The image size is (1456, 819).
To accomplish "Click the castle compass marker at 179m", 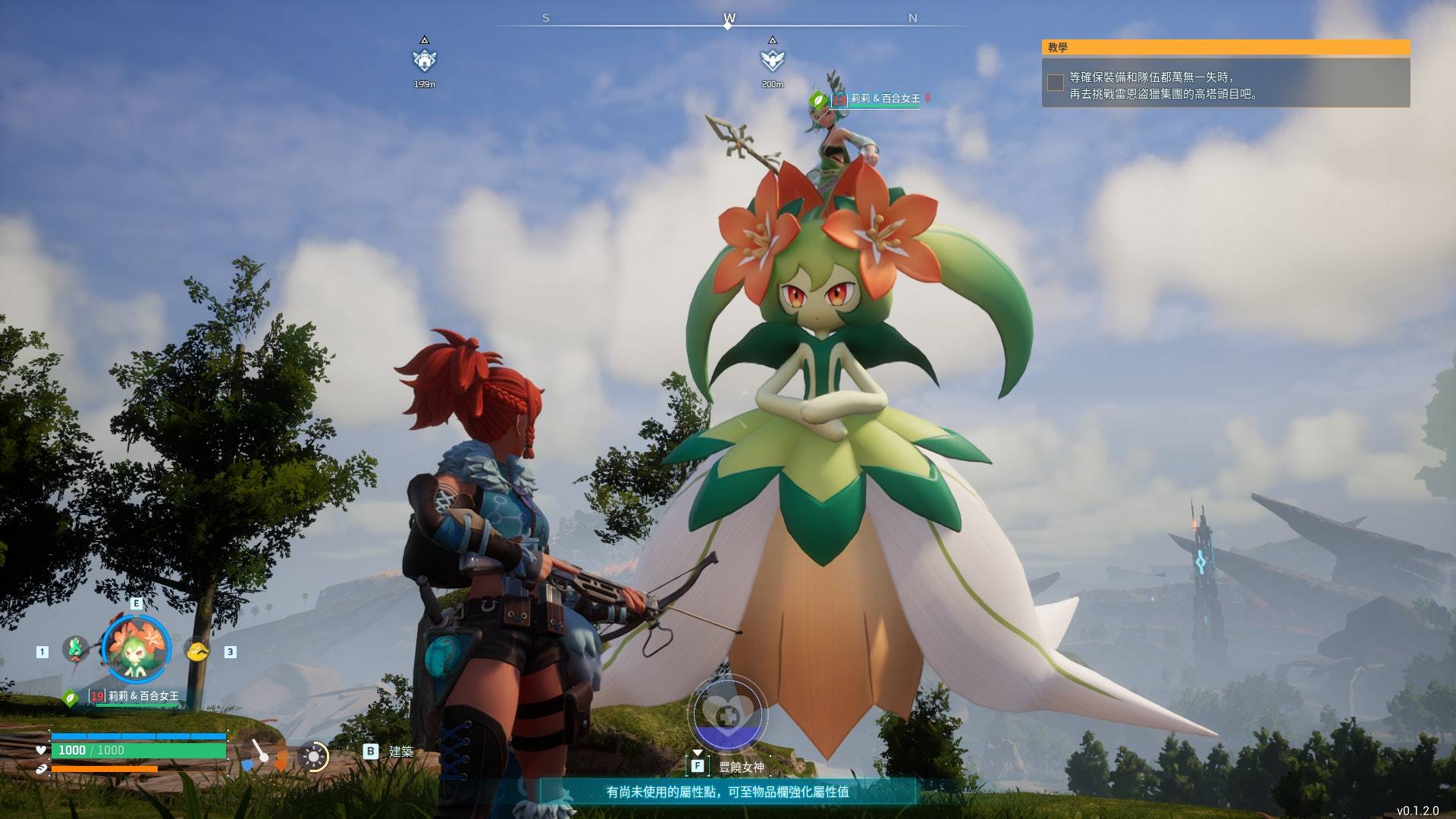I will (425, 60).
